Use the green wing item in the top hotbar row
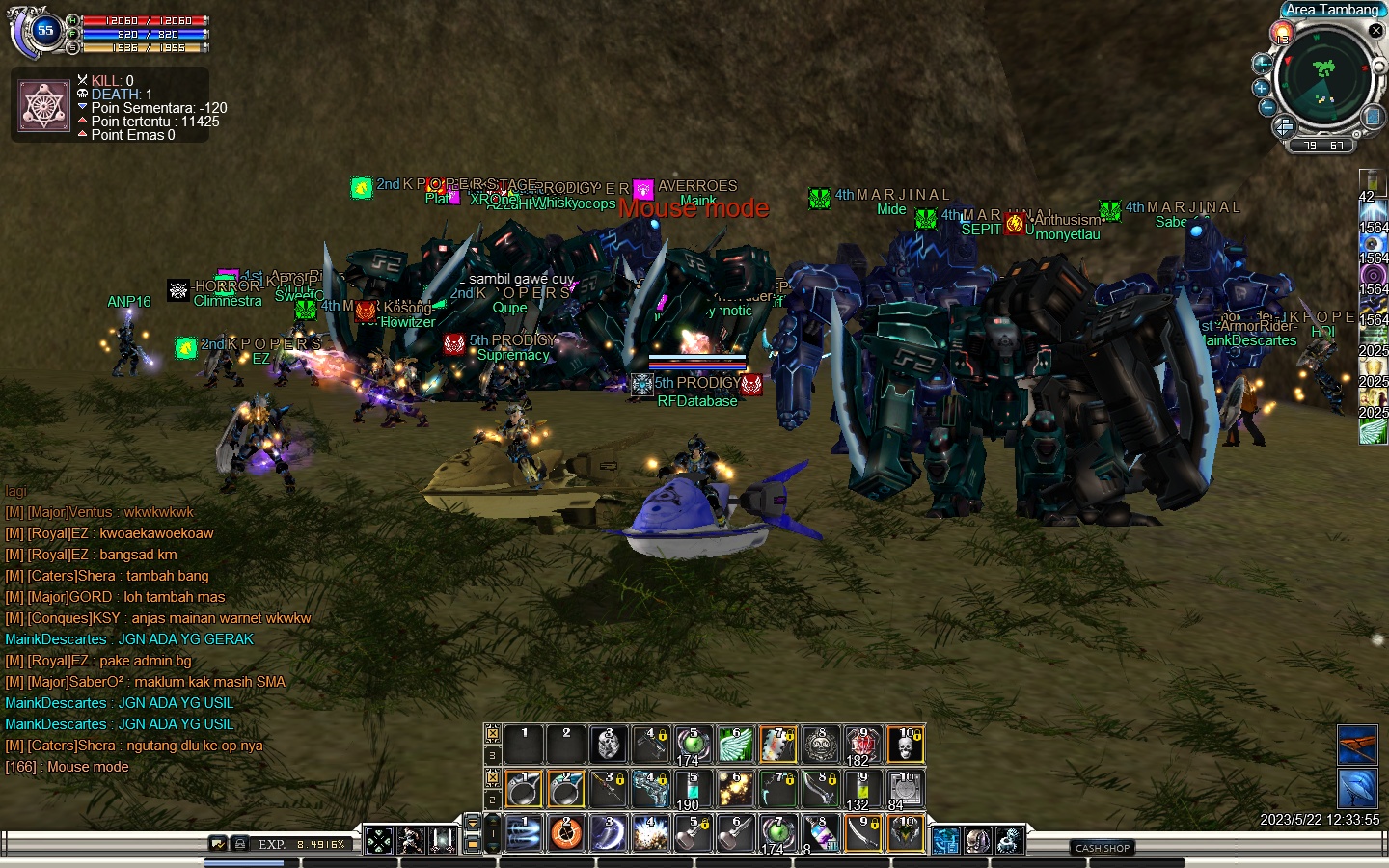This screenshot has width=1389, height=868. (x=735, y=745)
